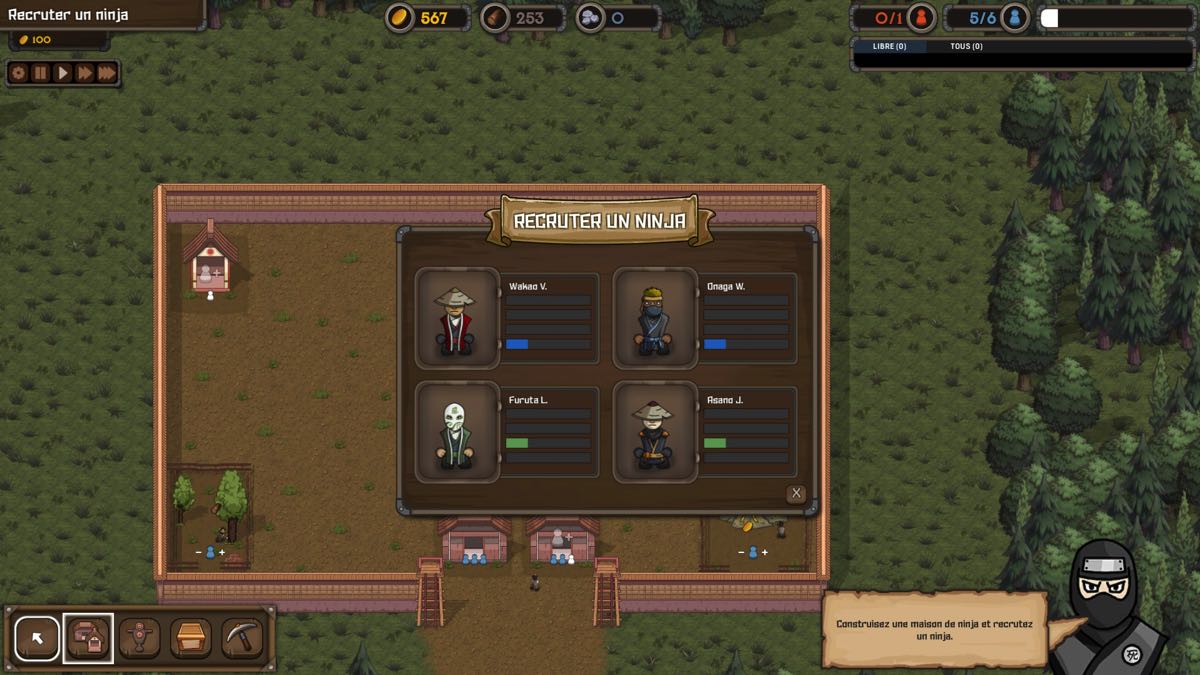Open the buildings construction tool

(88, 638)
